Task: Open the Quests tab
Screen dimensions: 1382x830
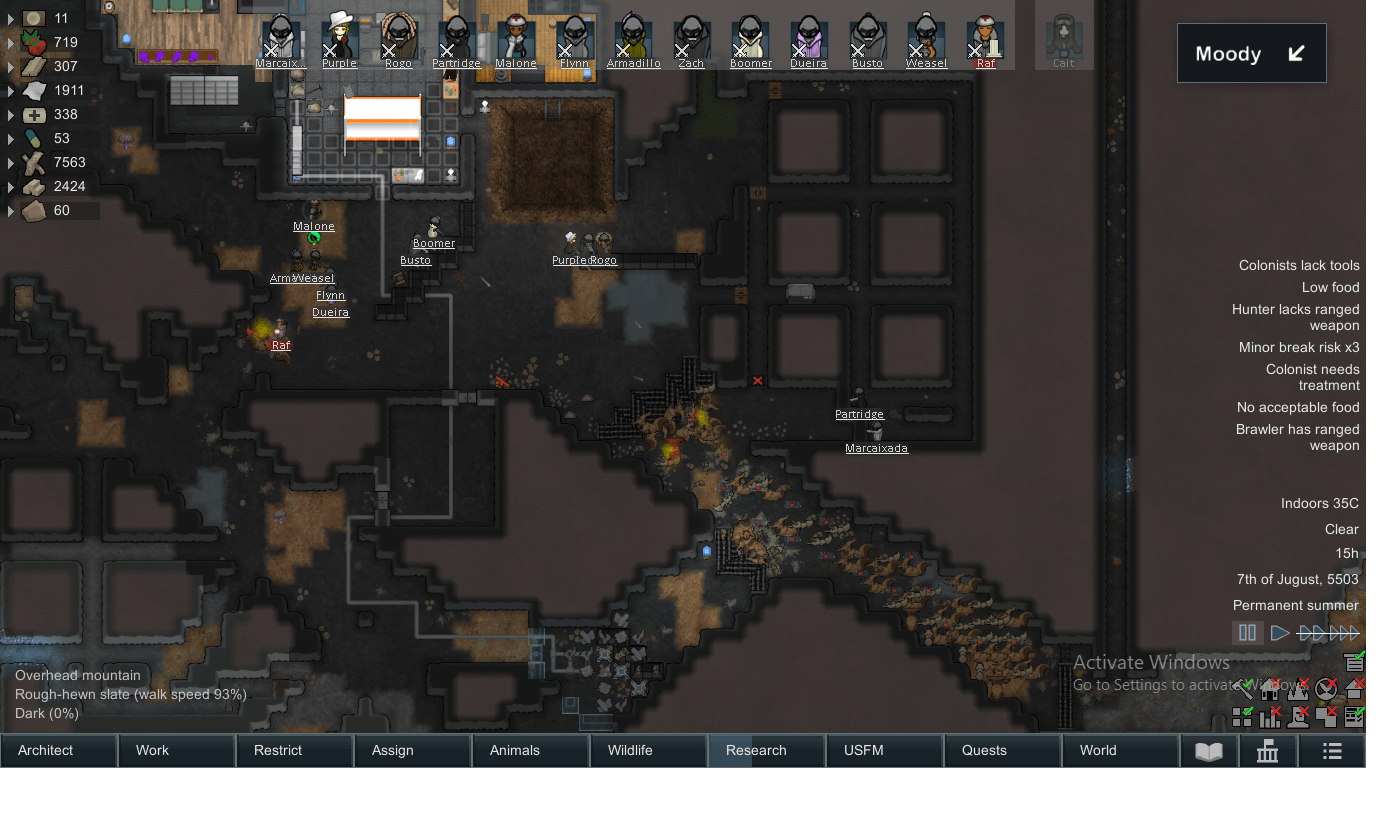Action: (x=984, y=750)
